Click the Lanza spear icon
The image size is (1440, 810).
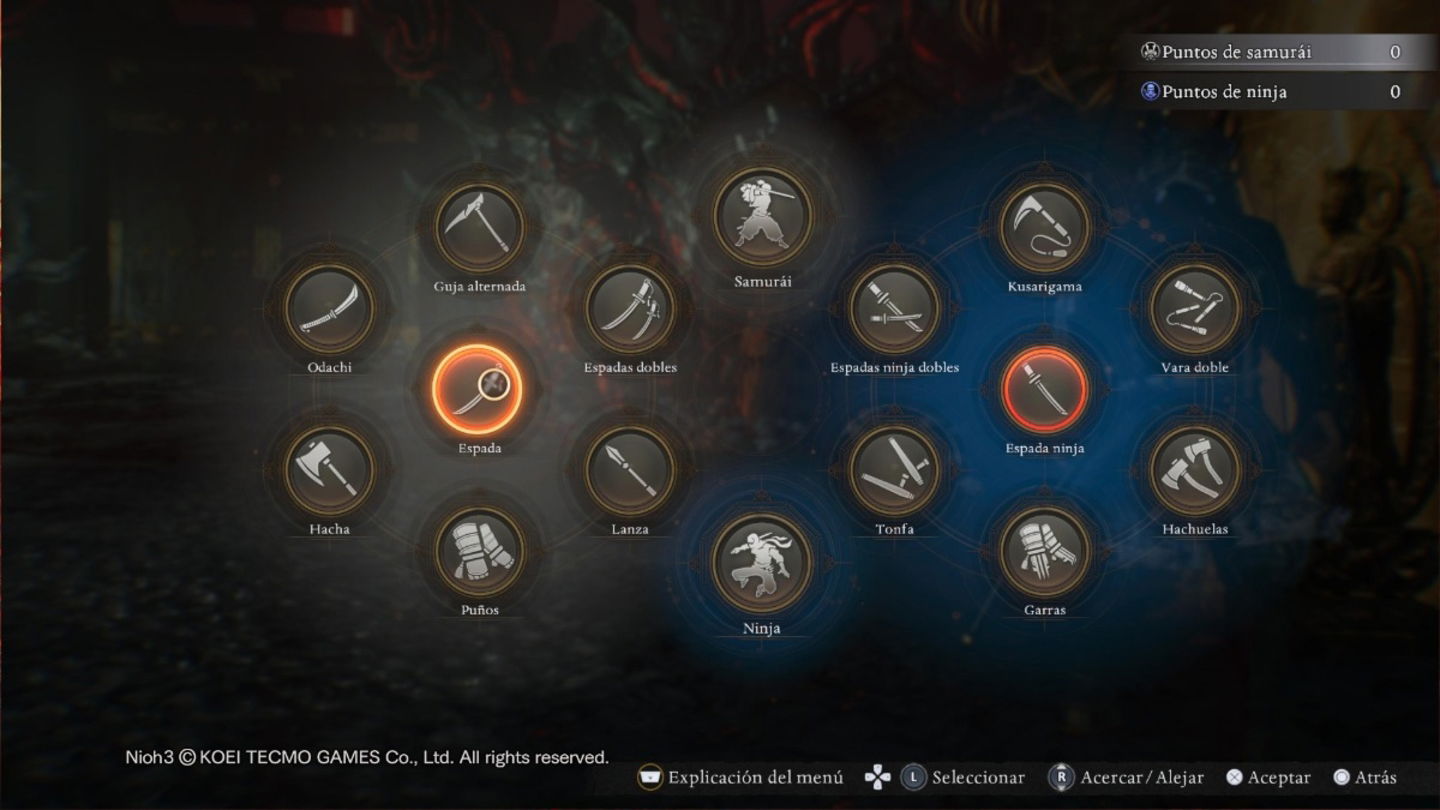pos(631,470)
